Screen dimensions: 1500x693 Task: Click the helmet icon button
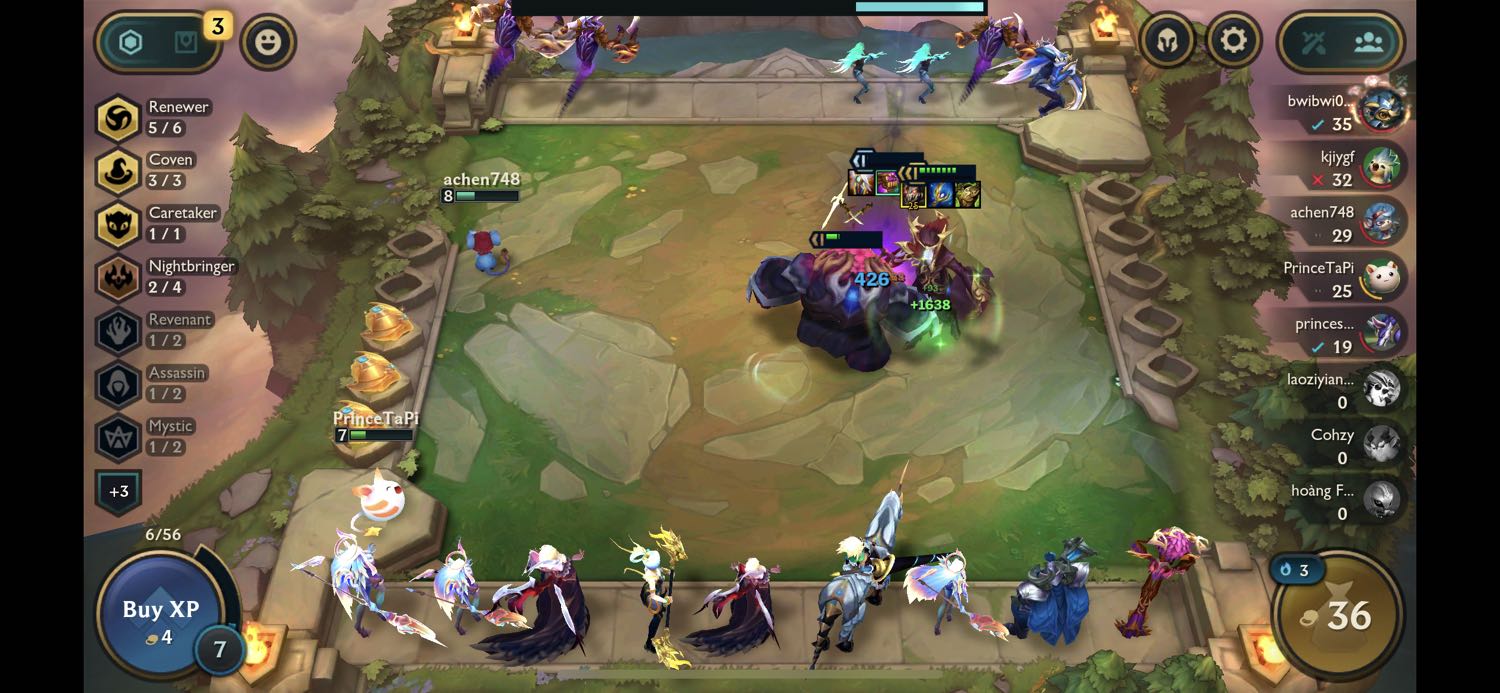pos(1167,41)
